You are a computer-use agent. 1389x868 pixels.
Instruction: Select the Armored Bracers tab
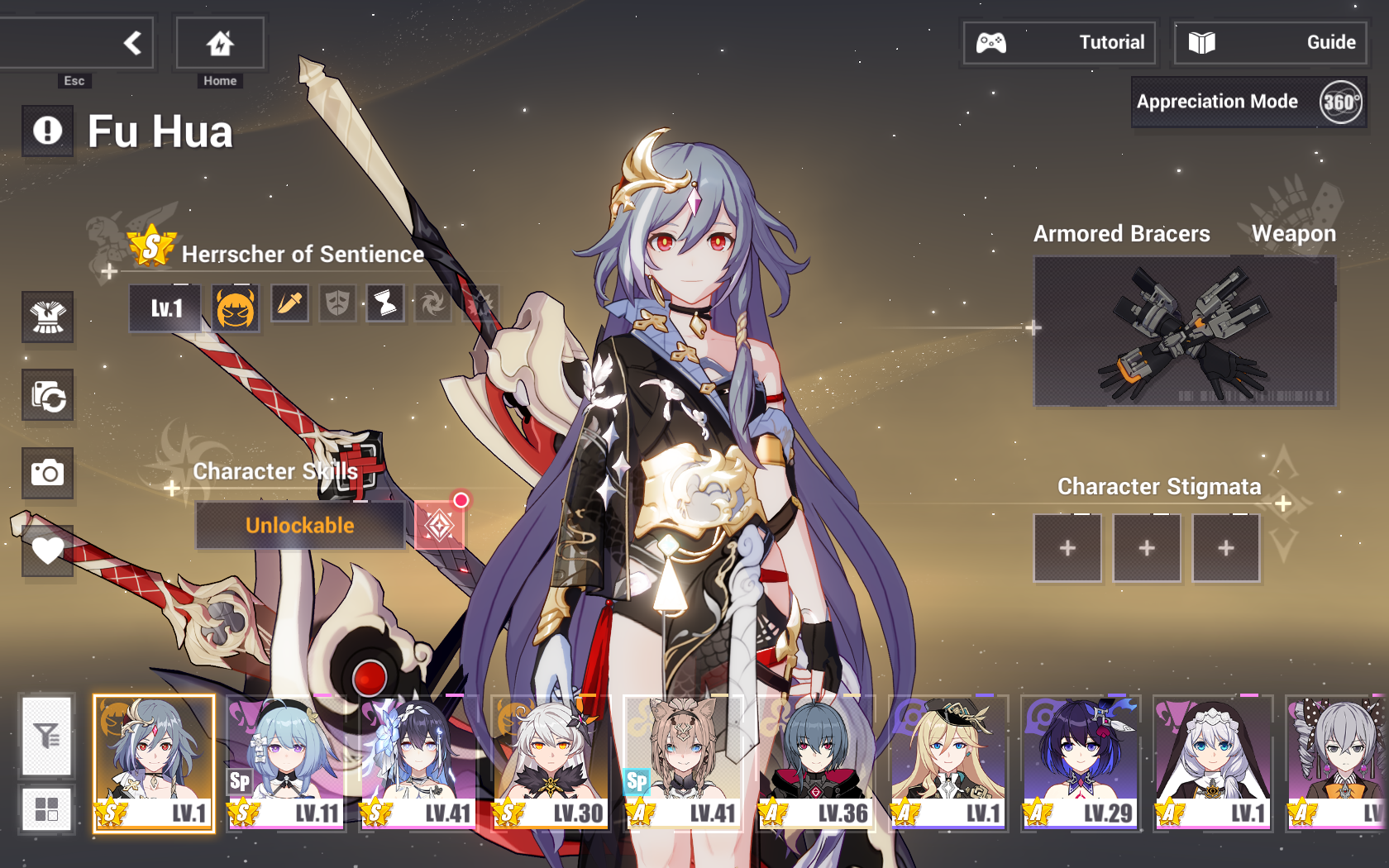(x=1121, y=234)
